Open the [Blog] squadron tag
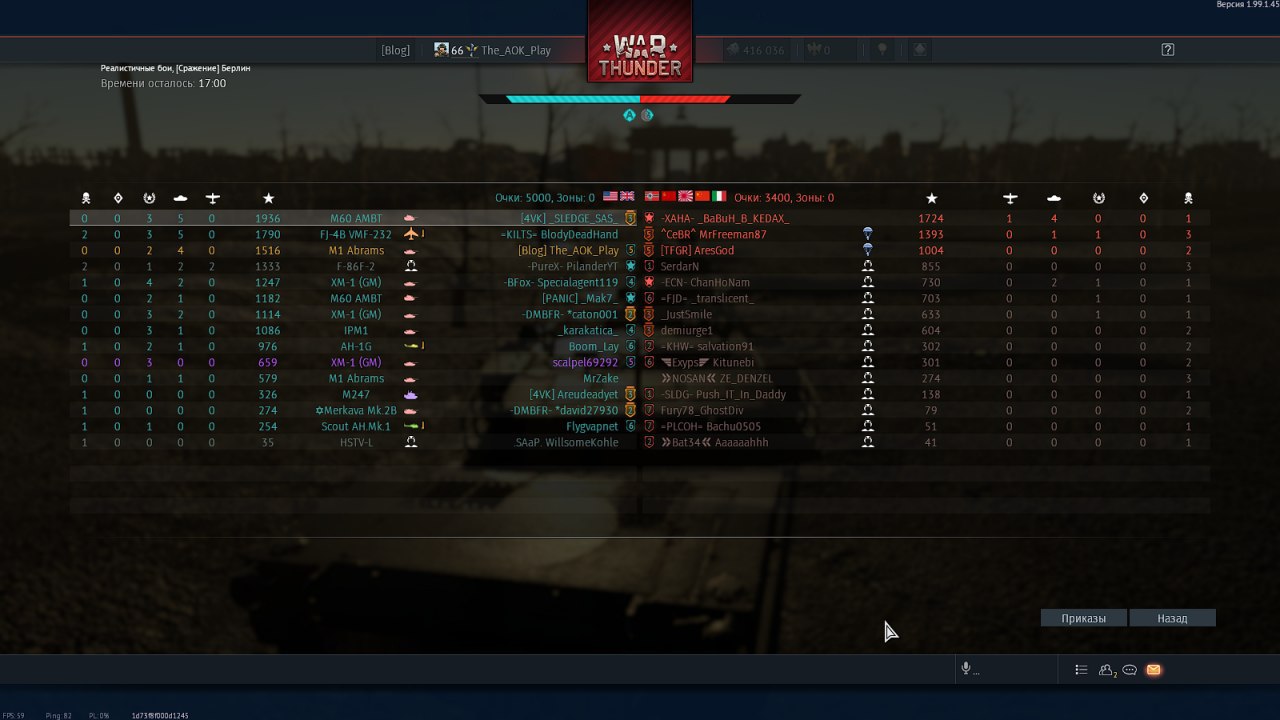The width and height of the screenshot is (1280, 720). coord(395,50)
